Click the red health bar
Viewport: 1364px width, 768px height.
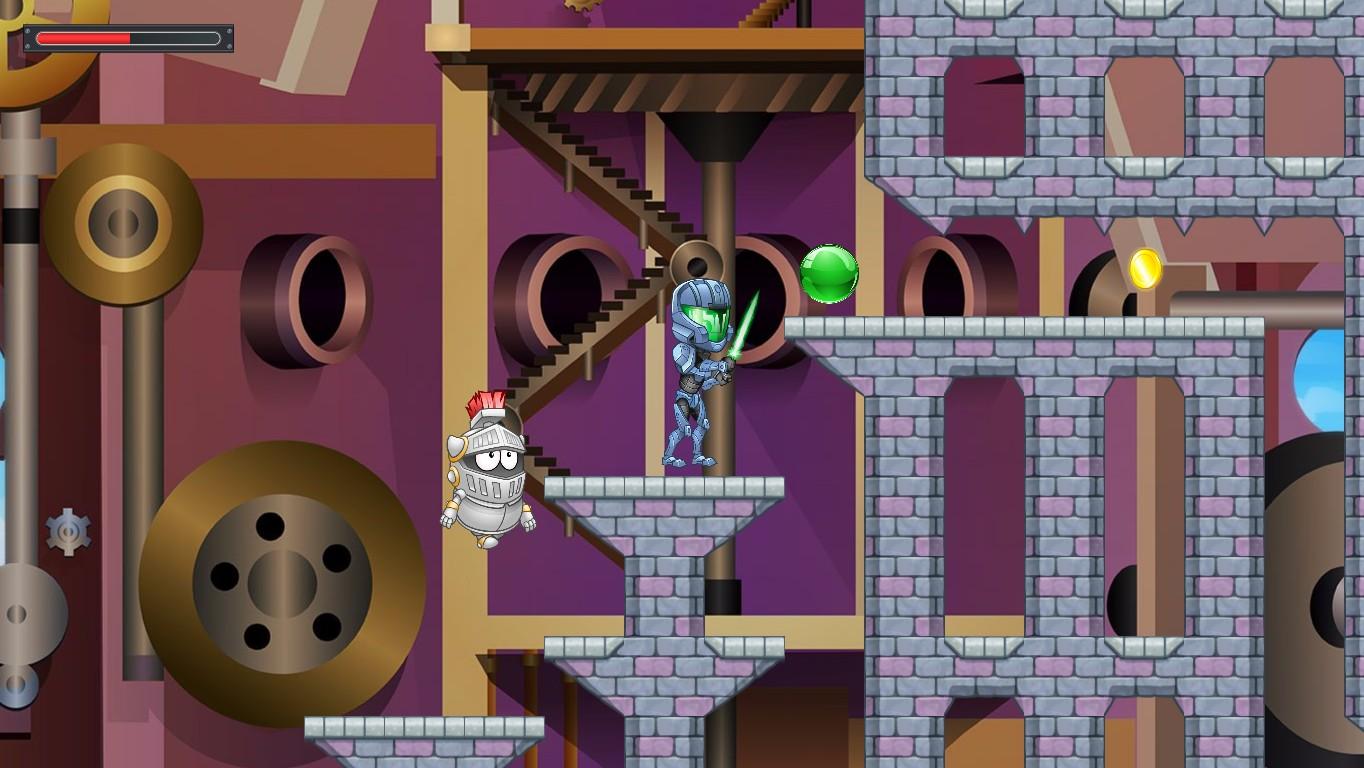pyautogui.click(x=85, y=38)
